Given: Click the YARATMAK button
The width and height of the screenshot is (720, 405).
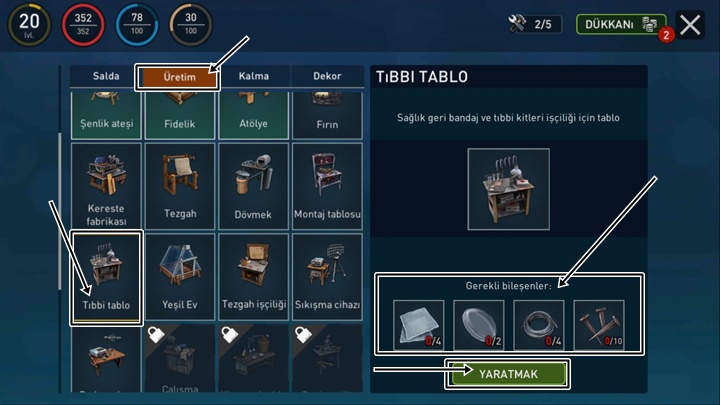Looking at the screenshot, I should (508, 374).
